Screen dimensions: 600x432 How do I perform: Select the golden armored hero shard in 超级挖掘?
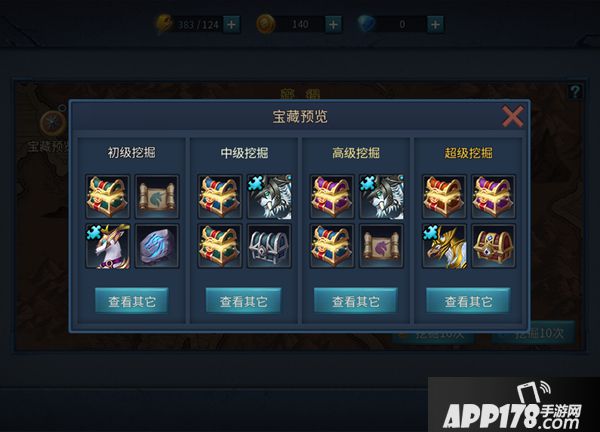pos(443,243)
